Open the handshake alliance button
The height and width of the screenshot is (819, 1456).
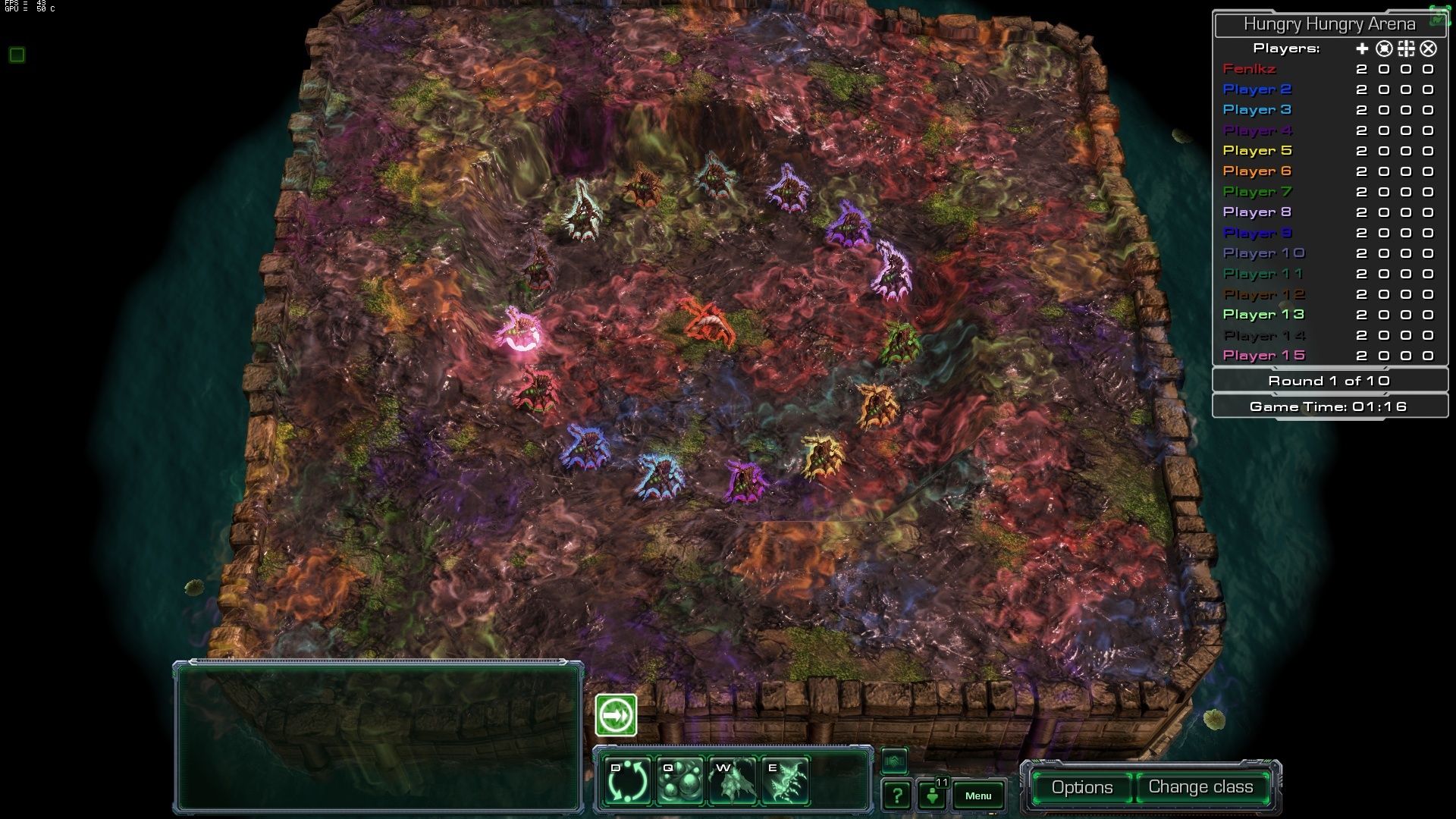(894, 760)
